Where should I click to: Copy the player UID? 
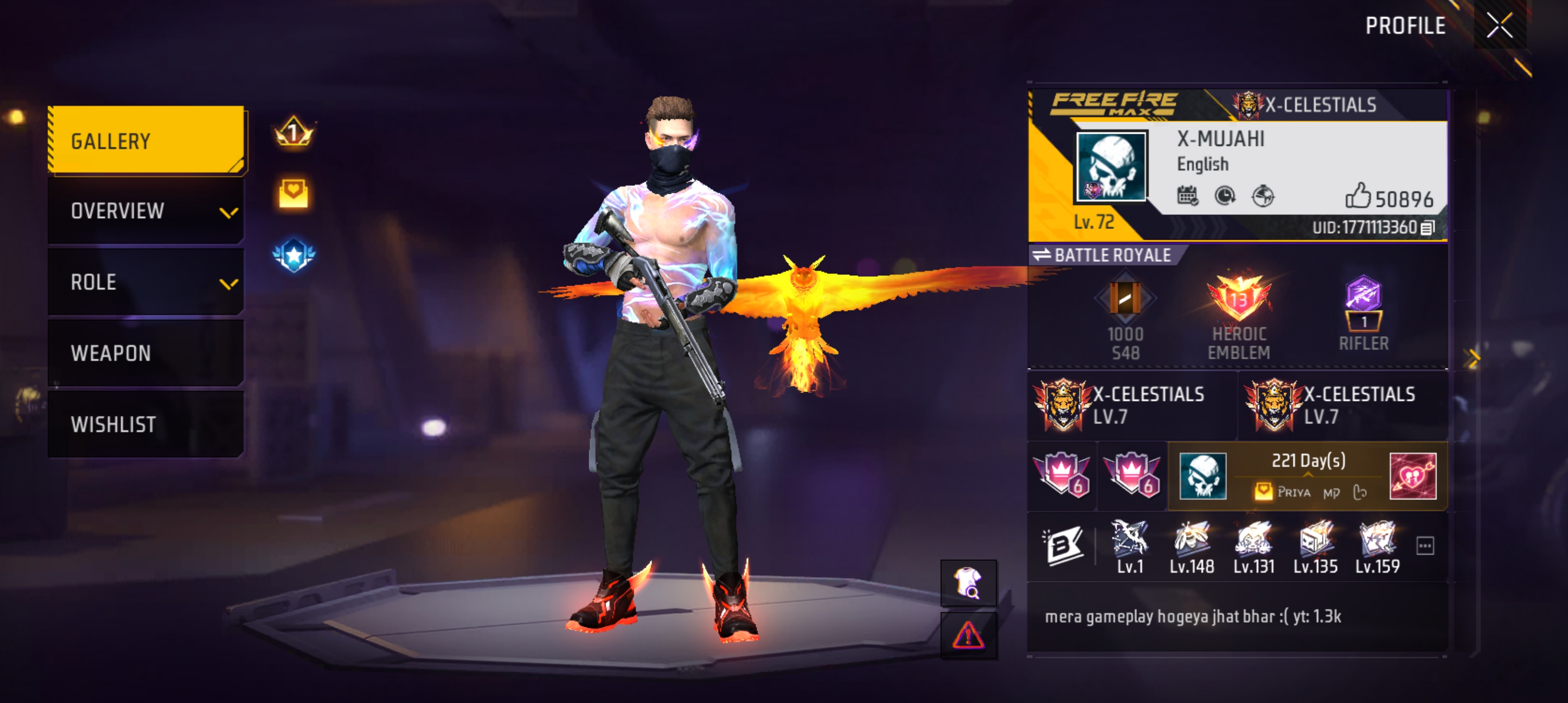(1427, 228)
